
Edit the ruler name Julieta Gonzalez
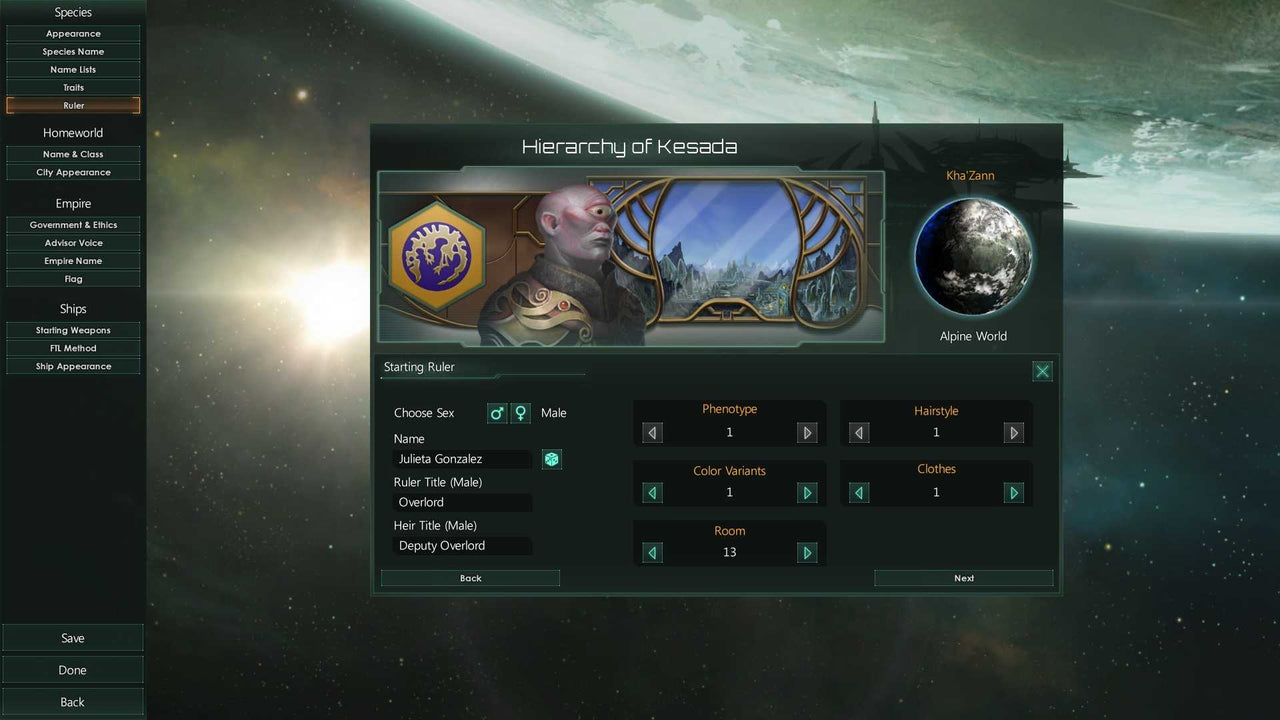click(x=463, y=458)
